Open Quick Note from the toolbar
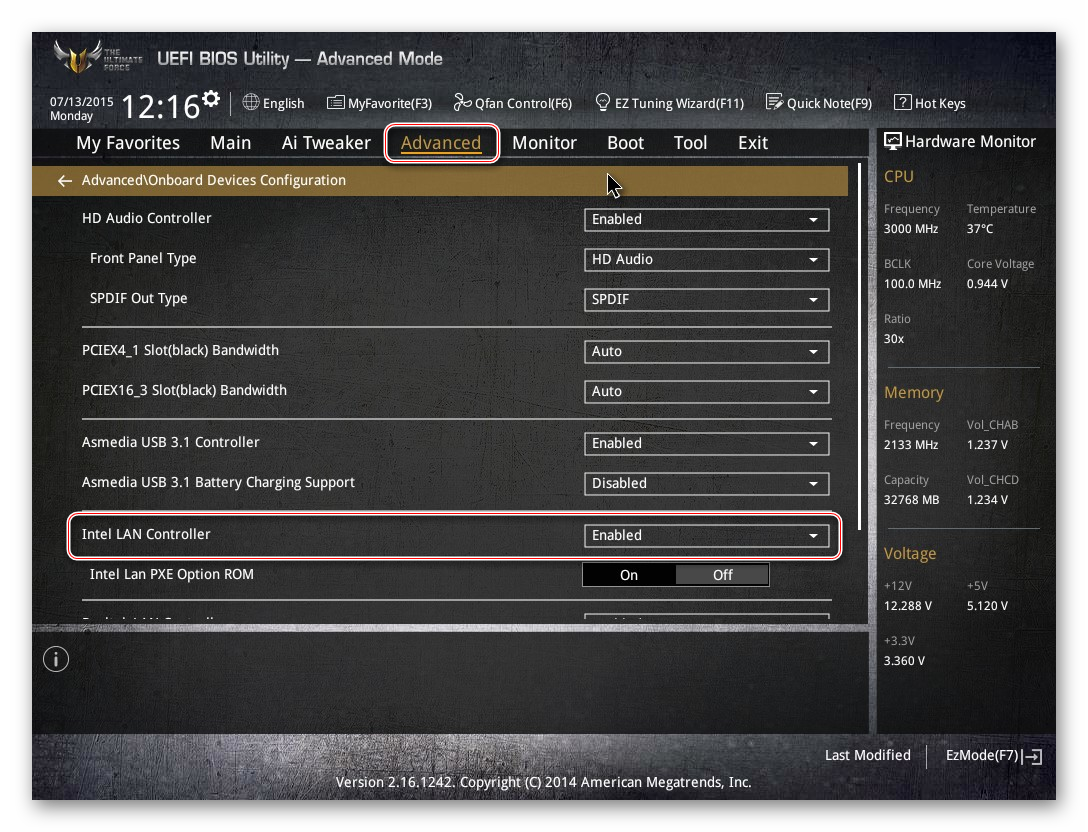This screenshot has height=832, width=1088. tap(818, 103)
